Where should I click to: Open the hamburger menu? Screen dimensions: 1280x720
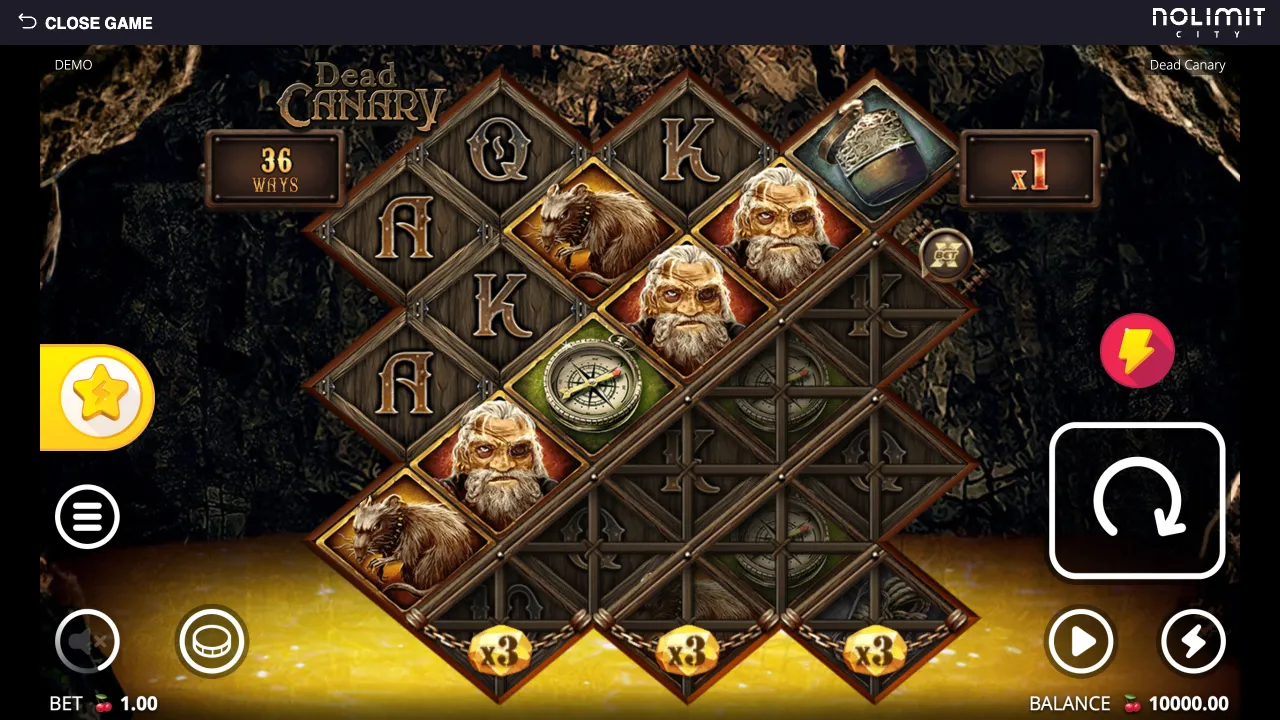pos(87,517)
